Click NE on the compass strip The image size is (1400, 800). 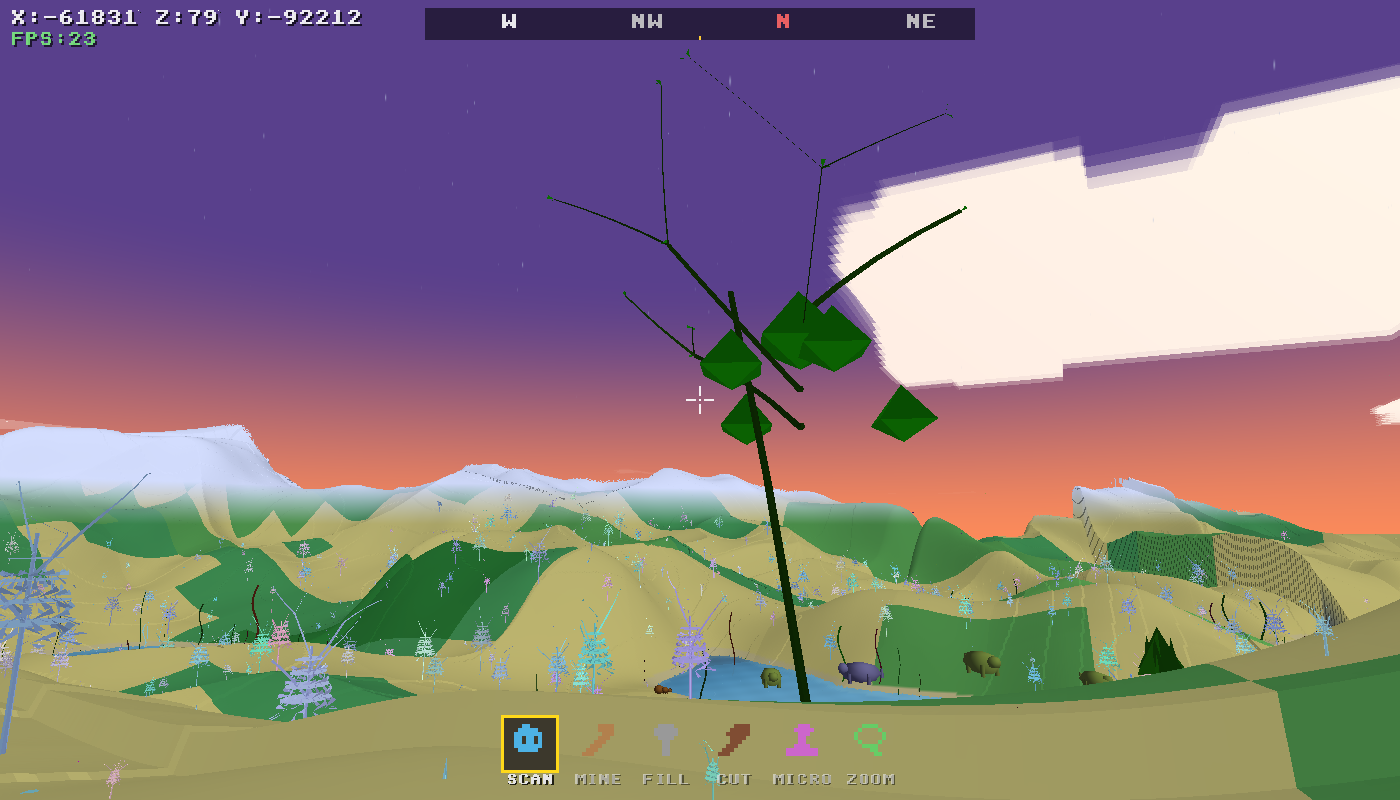(919, 21)
